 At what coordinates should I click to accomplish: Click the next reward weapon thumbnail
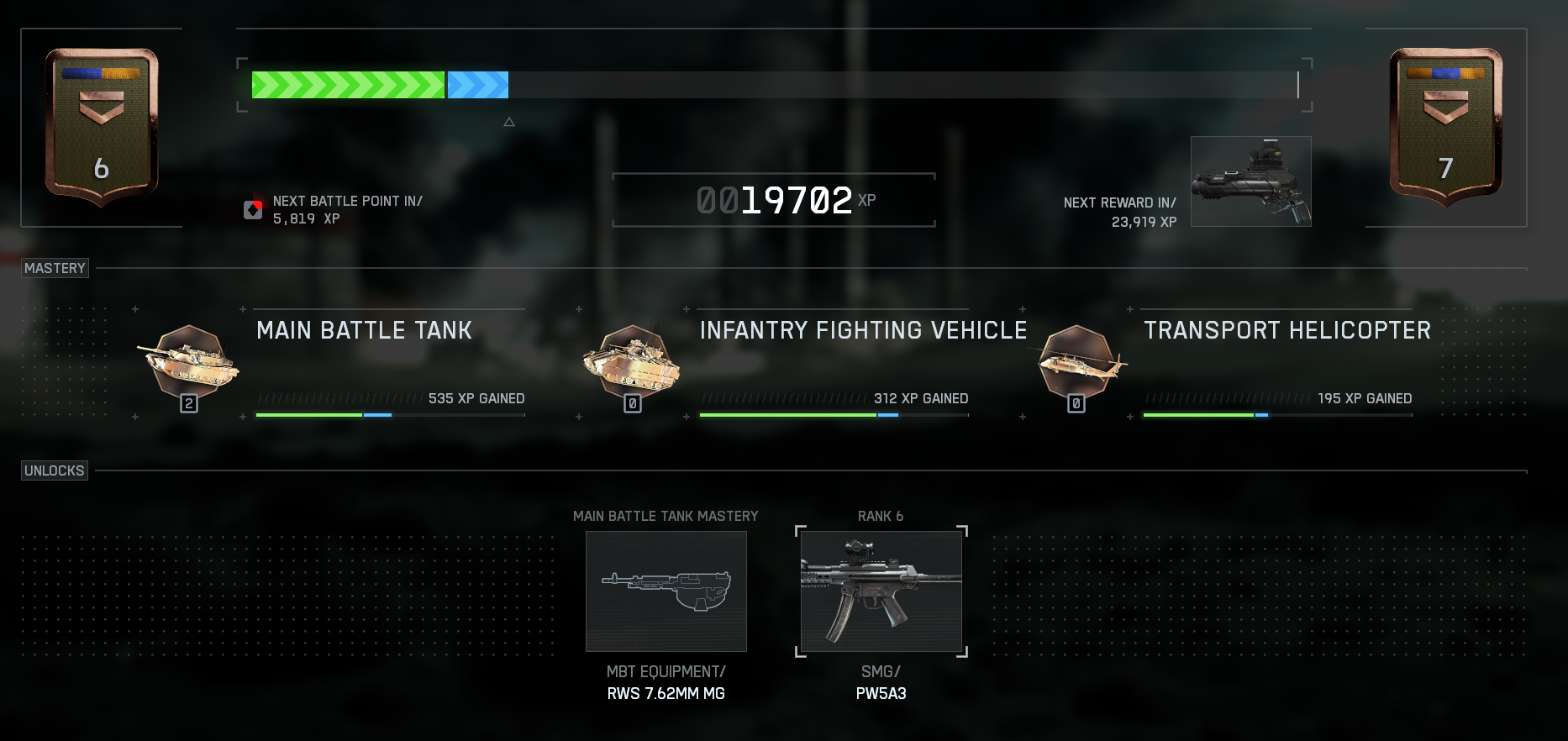pos(1250,181)
